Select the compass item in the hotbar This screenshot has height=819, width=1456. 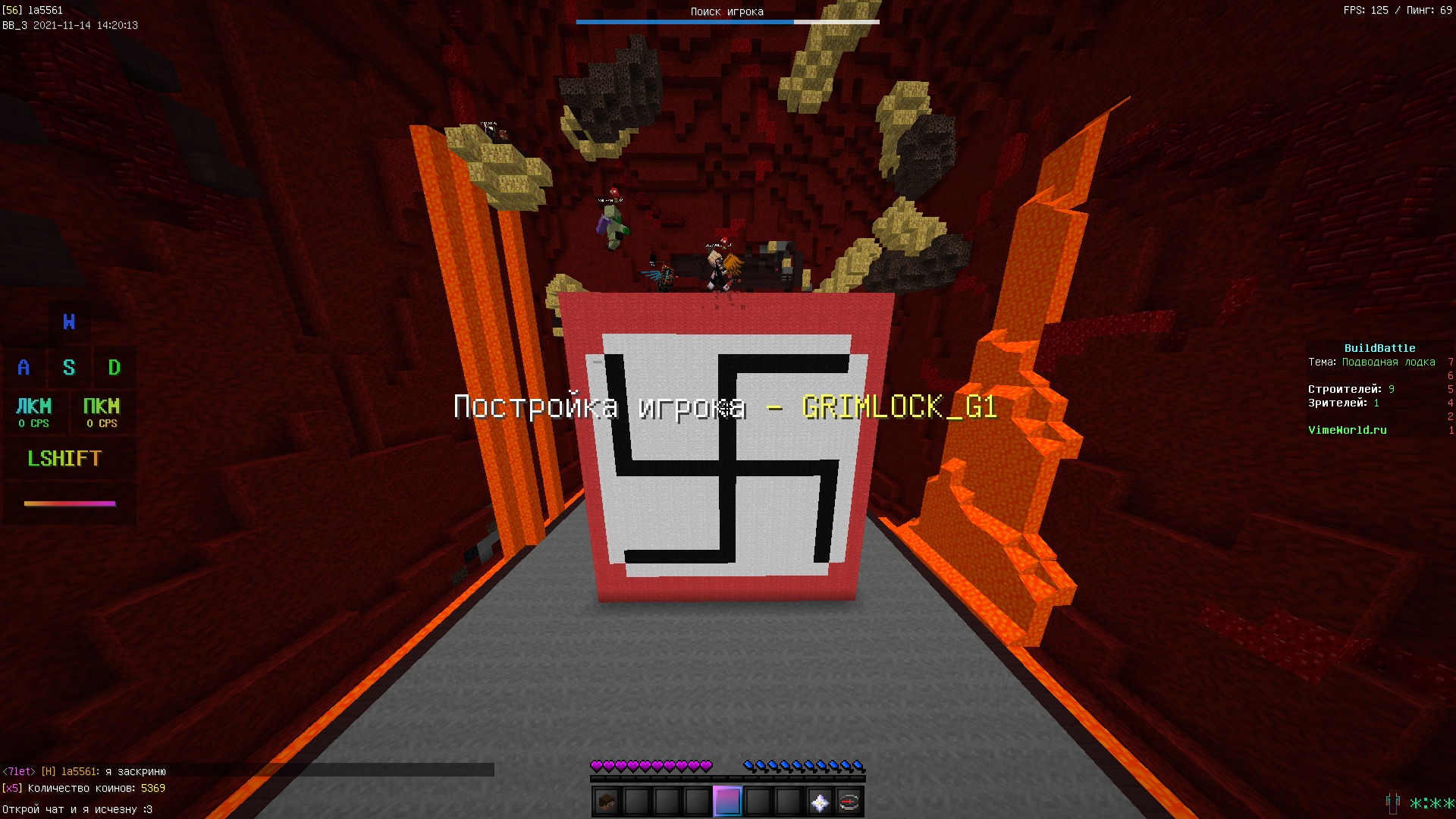coord(849,802)
